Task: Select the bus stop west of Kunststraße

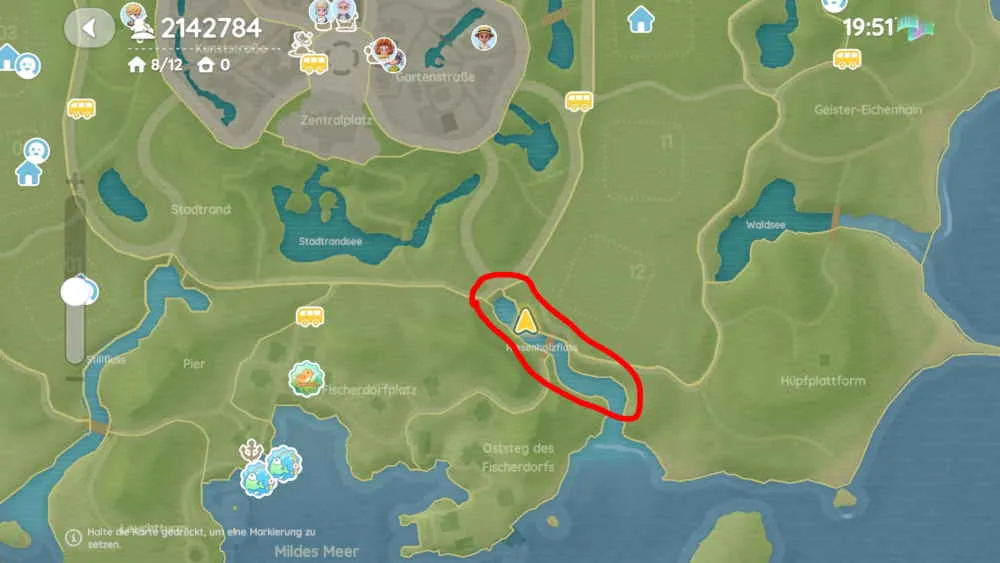Action: click(x=81, y=108)
